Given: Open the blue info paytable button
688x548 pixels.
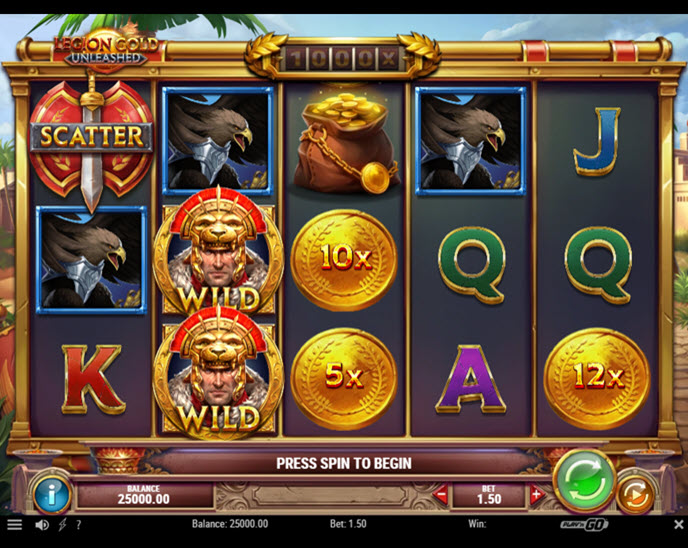Looking at the screenshot, I should [x=50, y=492].
